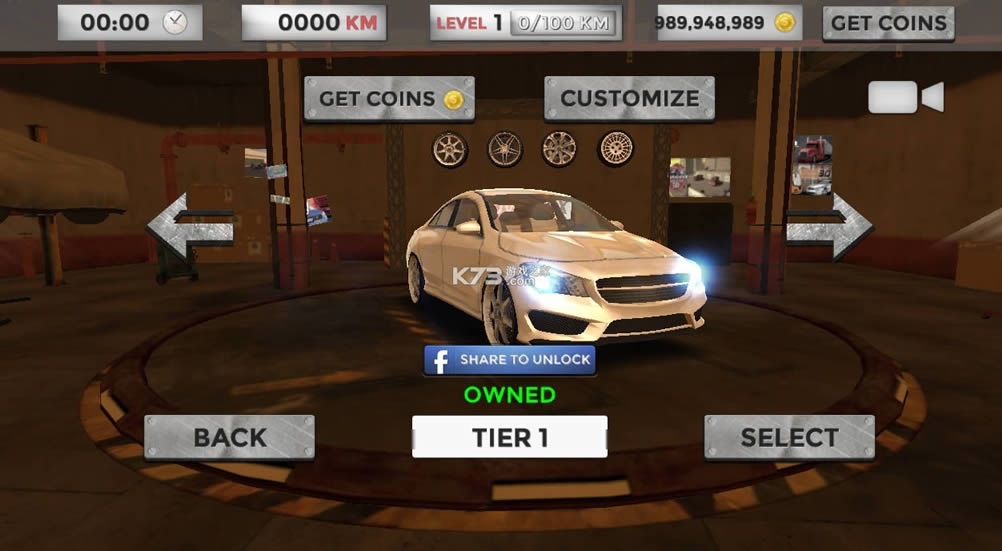Image resolution: width=1002 pixels, height=551 pixels.
Task: Click GET COINS beside the coin balance
Action: pos(888,23)
